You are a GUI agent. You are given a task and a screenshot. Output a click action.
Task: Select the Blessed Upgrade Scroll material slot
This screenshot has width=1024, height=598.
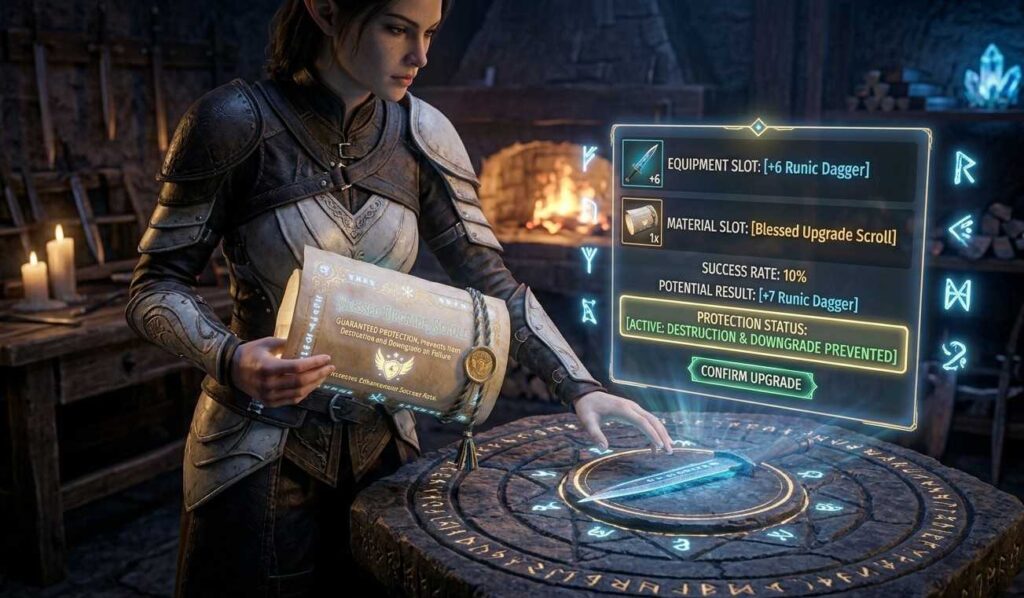642,223
